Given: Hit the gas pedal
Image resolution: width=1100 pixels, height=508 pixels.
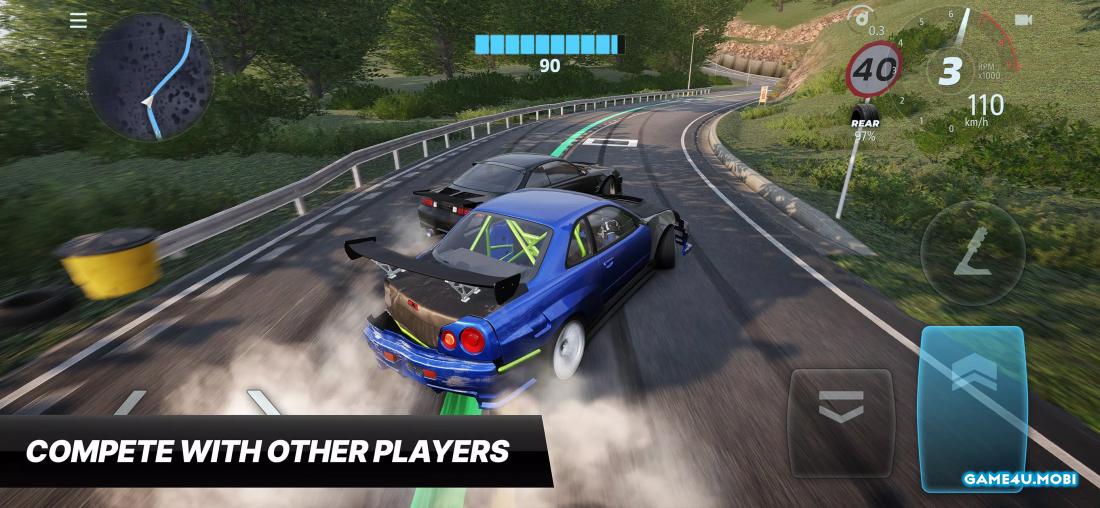Looking at the screenshot, I should (972, 407).
